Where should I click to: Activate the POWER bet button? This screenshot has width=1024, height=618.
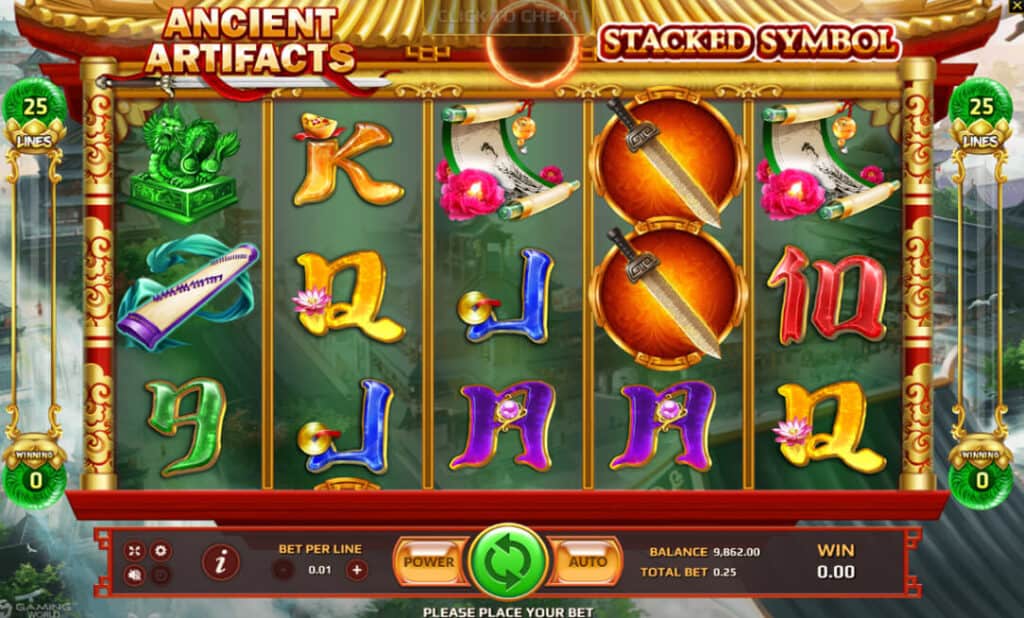click(x=429, y=562)
